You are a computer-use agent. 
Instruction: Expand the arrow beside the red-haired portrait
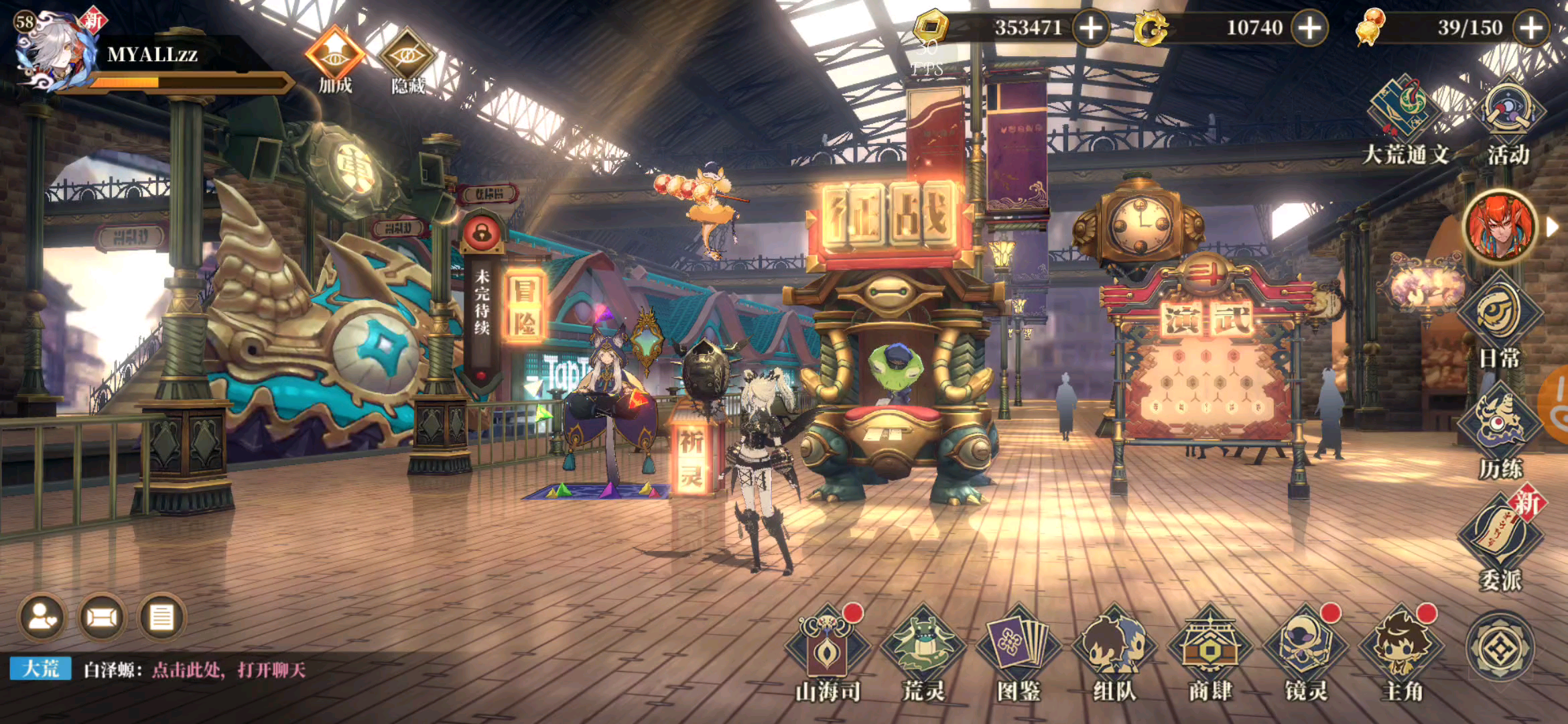point(1552,227)
